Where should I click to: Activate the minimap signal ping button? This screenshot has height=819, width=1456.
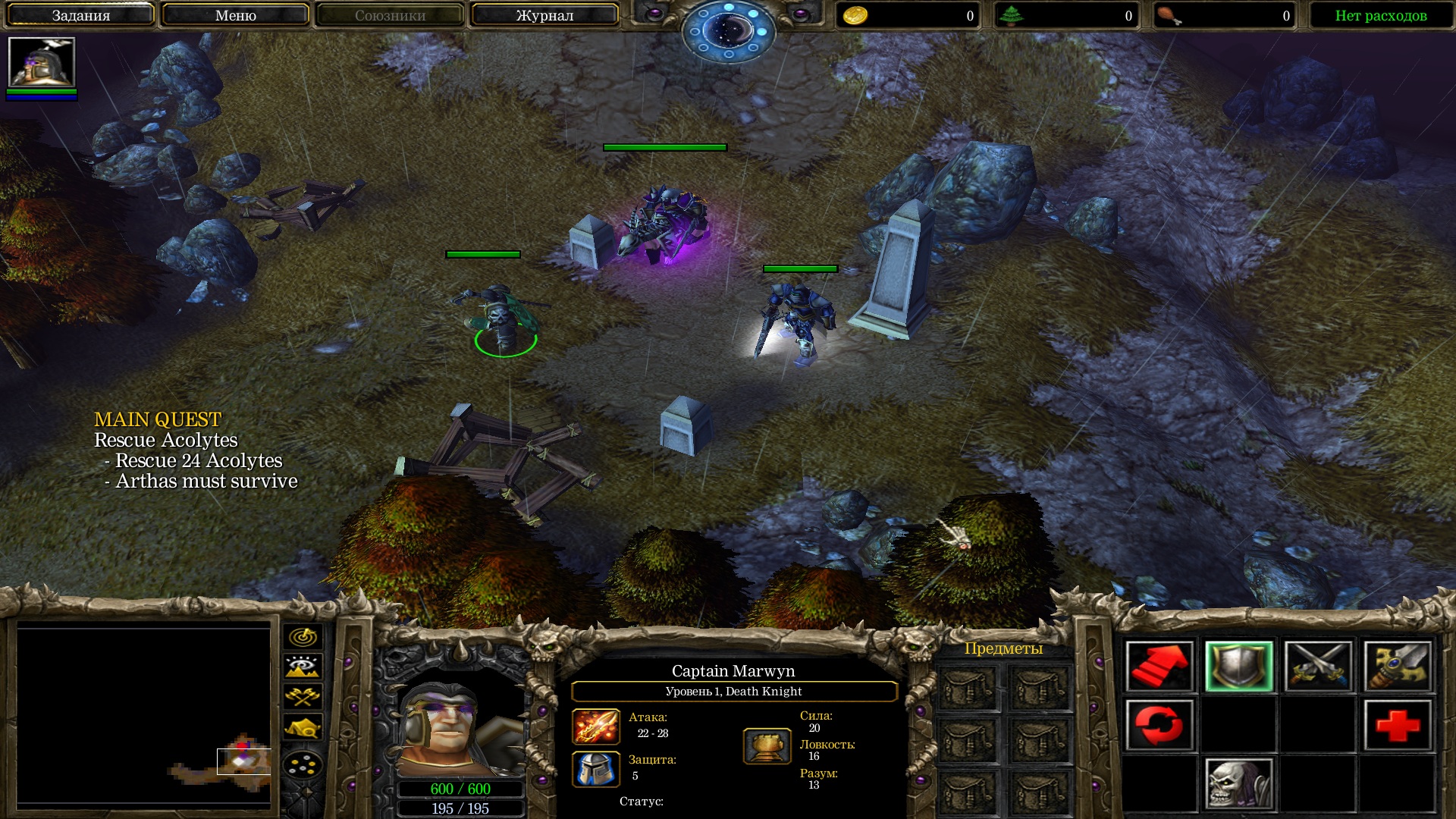coord(303,637)
